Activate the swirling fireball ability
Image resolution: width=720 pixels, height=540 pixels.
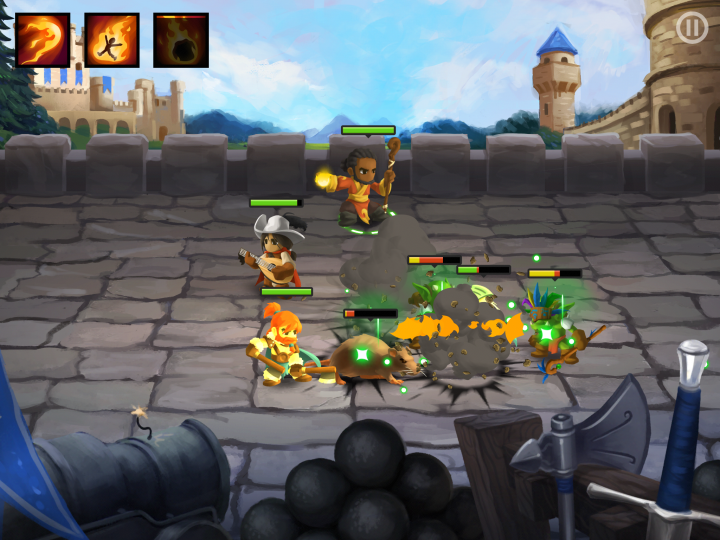[x=42, y=40]
